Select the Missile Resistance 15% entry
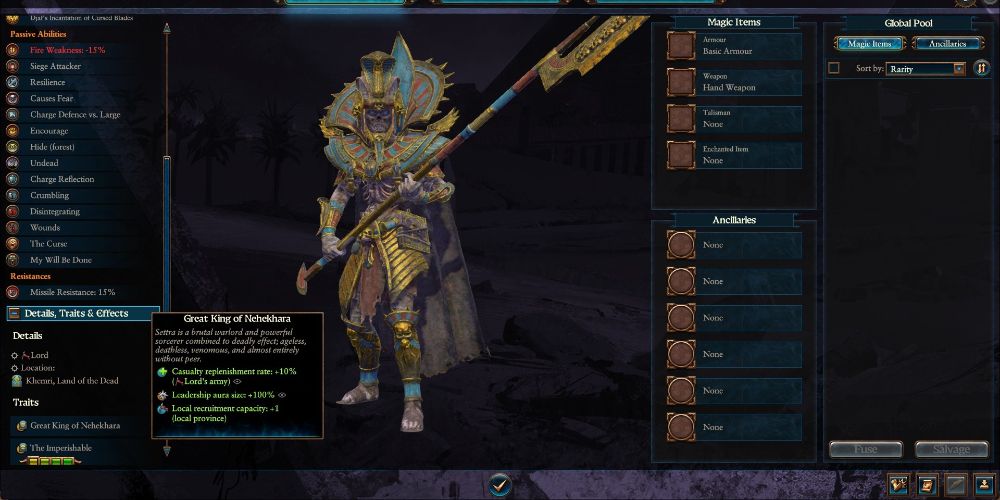Image resolution: width=1000 pixels, height=500 pixels. click(71, 292)
